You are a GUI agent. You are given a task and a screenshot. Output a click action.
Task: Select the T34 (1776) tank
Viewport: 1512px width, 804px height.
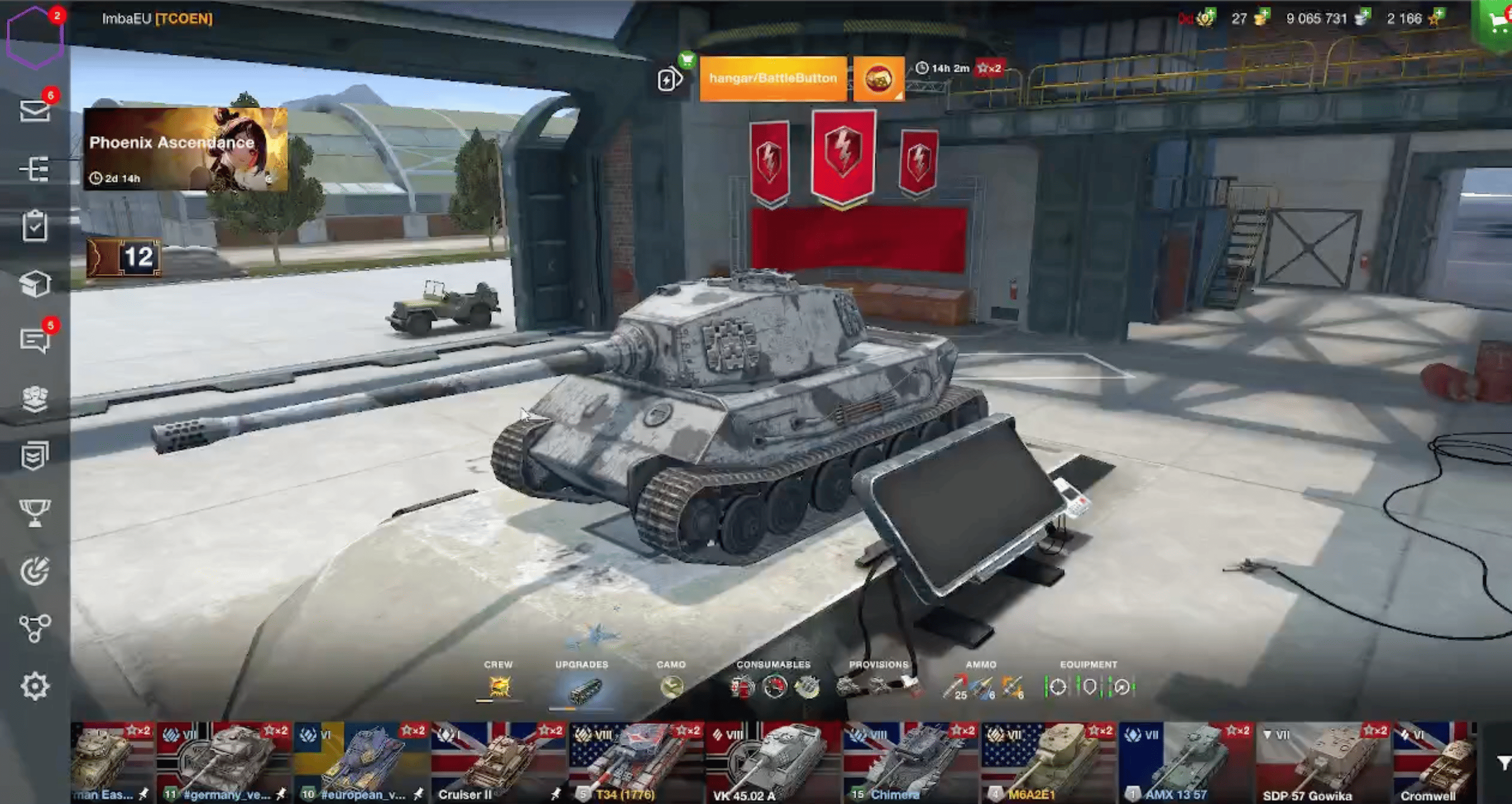(x=635, y=762)
